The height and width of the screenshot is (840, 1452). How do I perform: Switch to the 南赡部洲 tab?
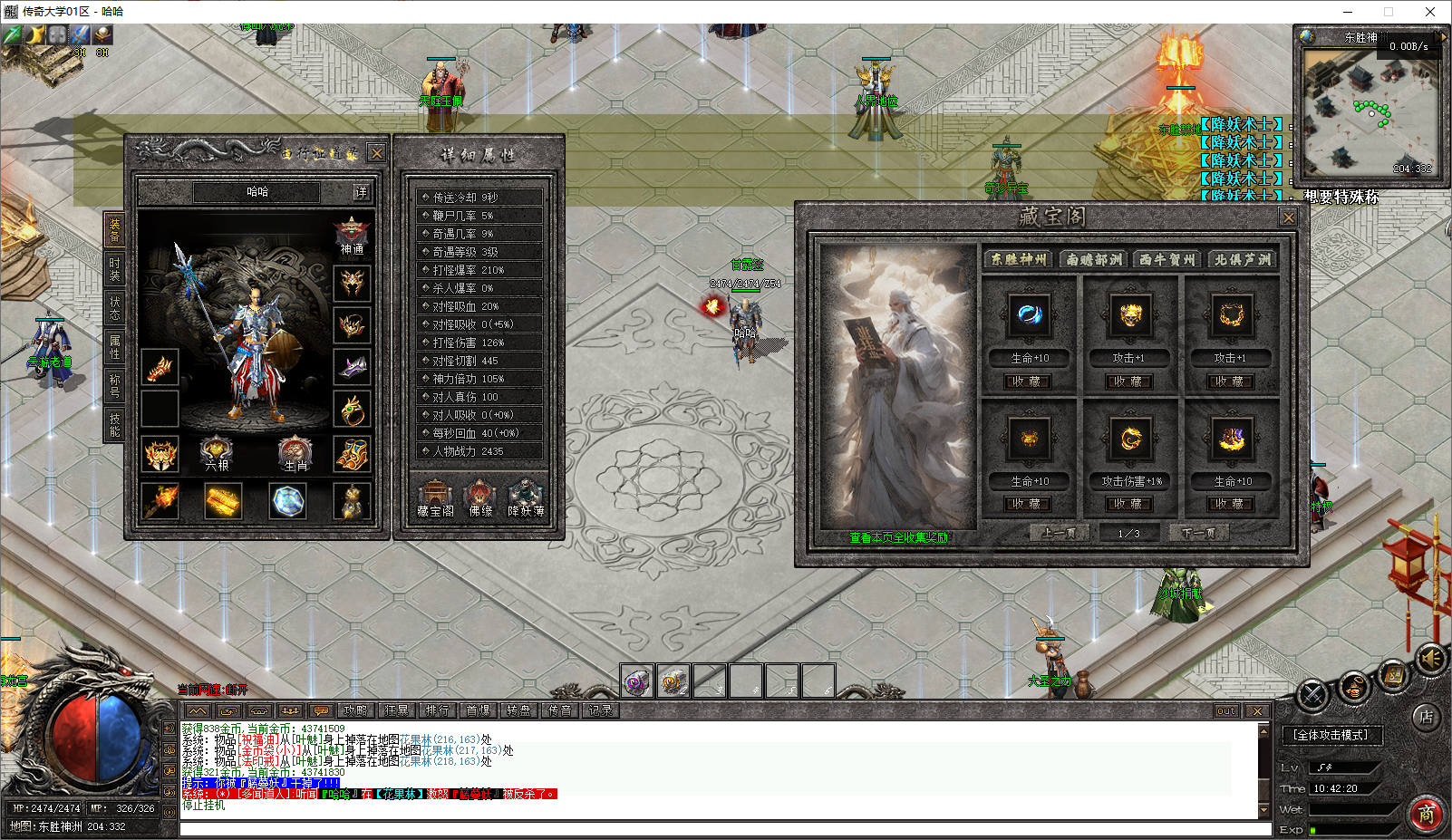pos(1093,259)
